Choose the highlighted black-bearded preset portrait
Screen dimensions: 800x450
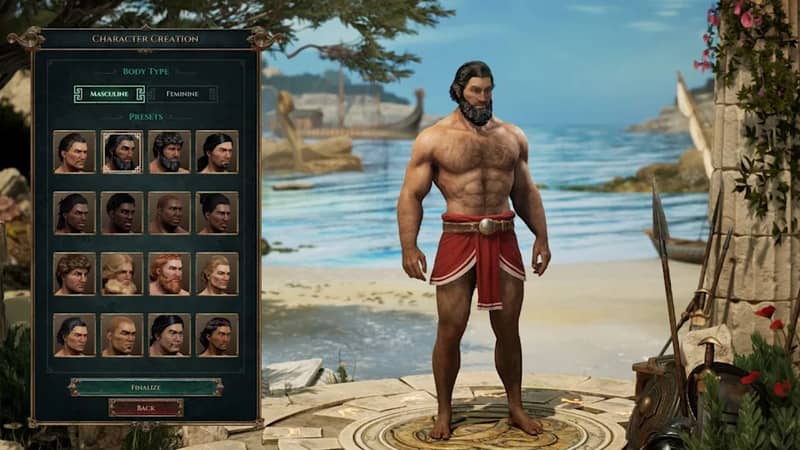click(122, 152)
